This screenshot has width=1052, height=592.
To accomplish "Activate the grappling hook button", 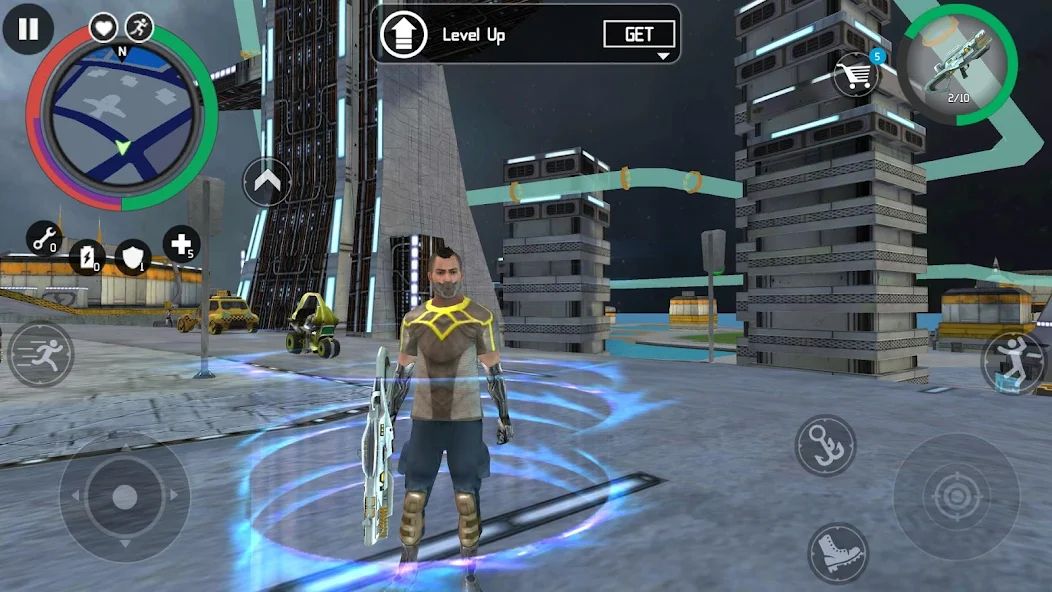I will tap(825, 445).
